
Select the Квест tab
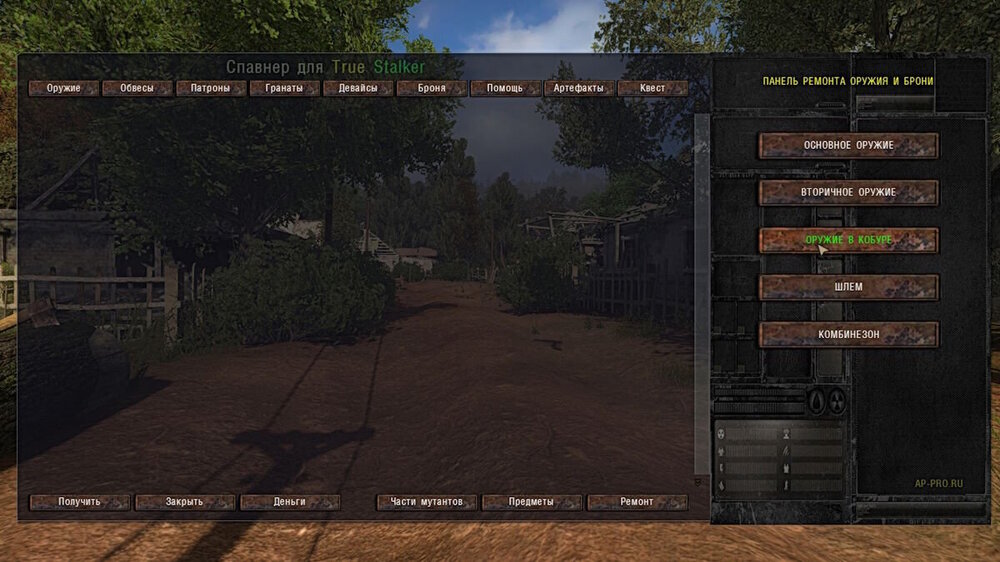click(652, 88)
